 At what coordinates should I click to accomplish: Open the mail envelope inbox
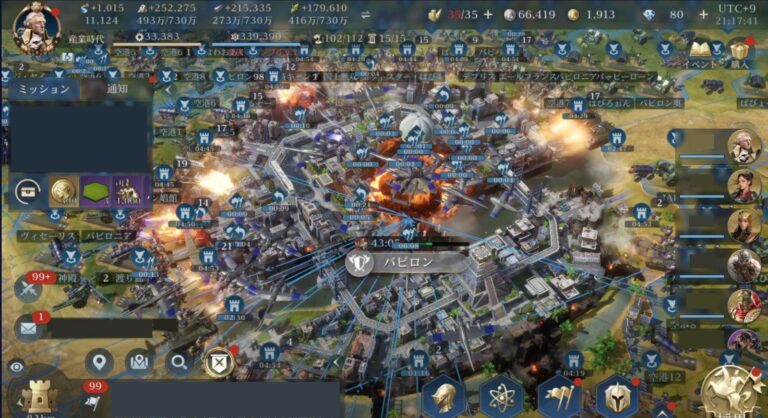coord(28,327)
